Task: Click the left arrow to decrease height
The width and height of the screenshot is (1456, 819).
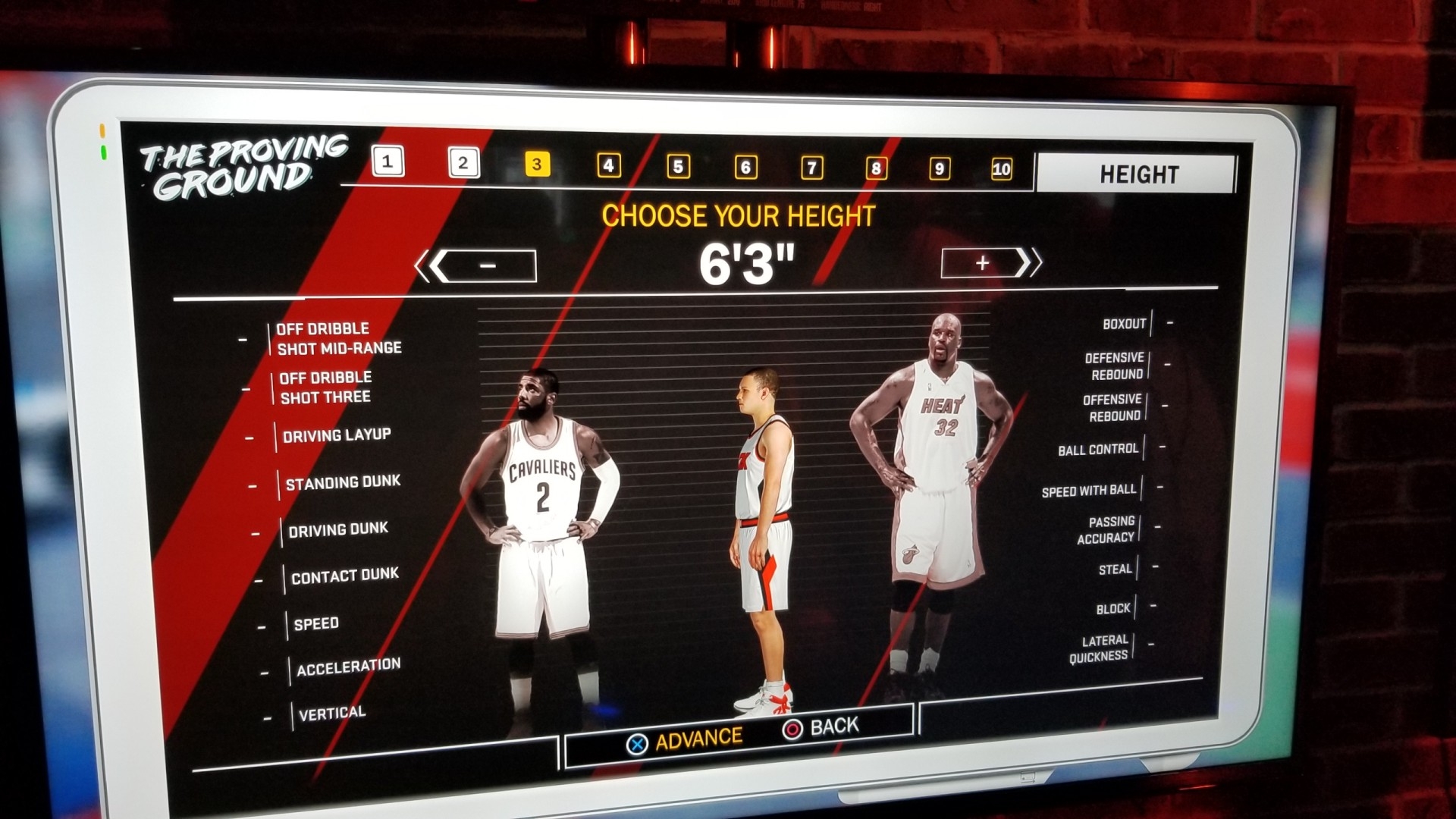Action: pos(427,265)
